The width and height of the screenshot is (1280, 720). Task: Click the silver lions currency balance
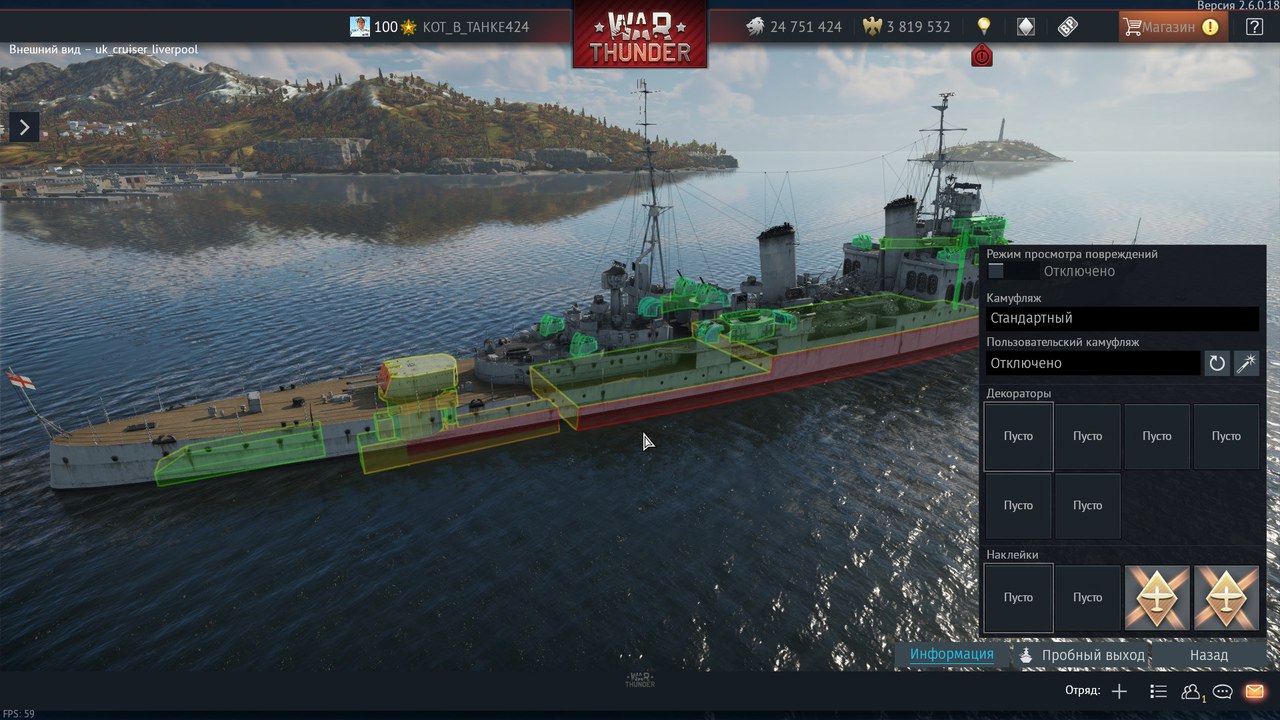click(794, 27)
